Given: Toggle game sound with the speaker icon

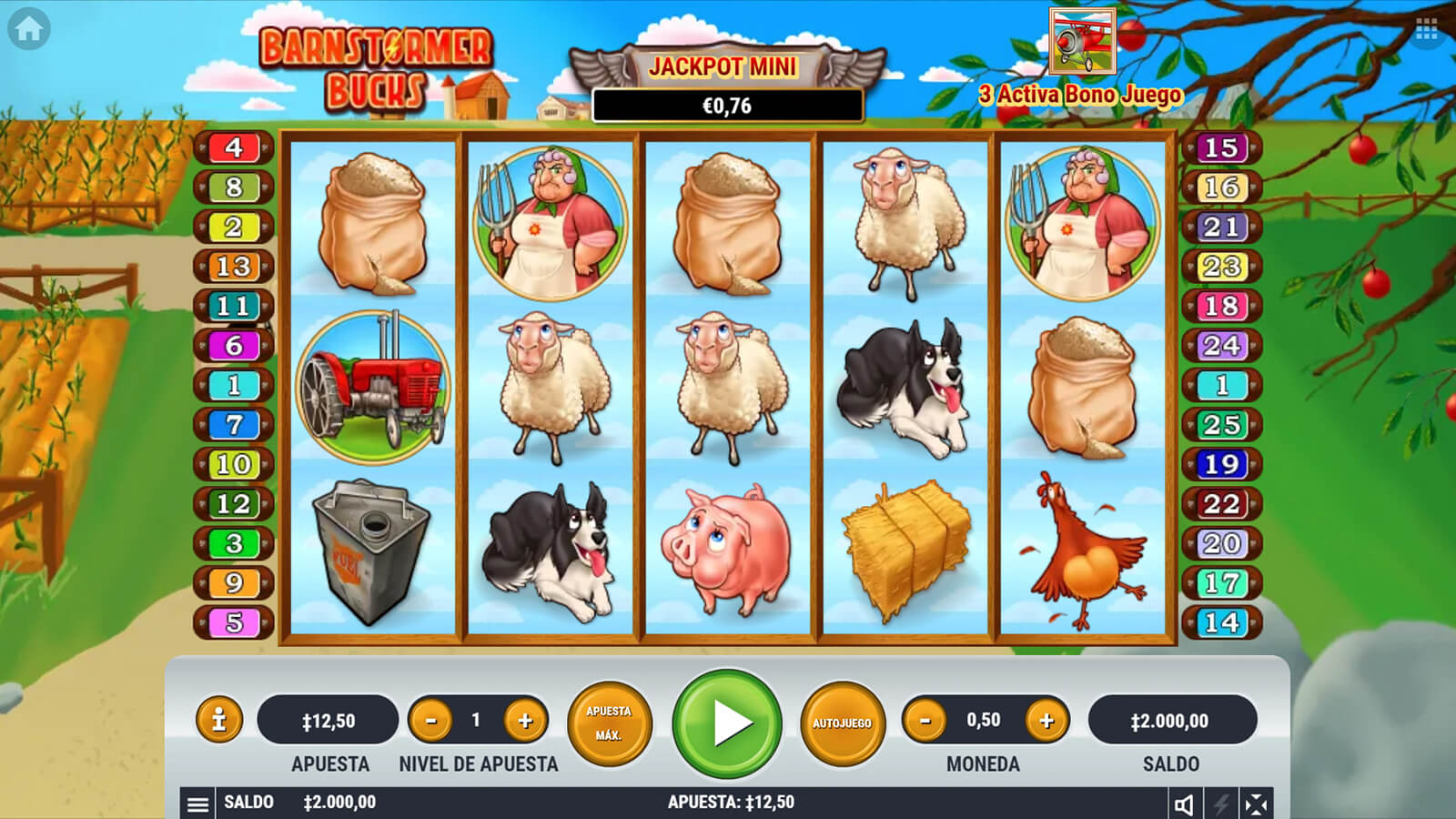Looking at the screenshot, I should (x=1184, y=804).
